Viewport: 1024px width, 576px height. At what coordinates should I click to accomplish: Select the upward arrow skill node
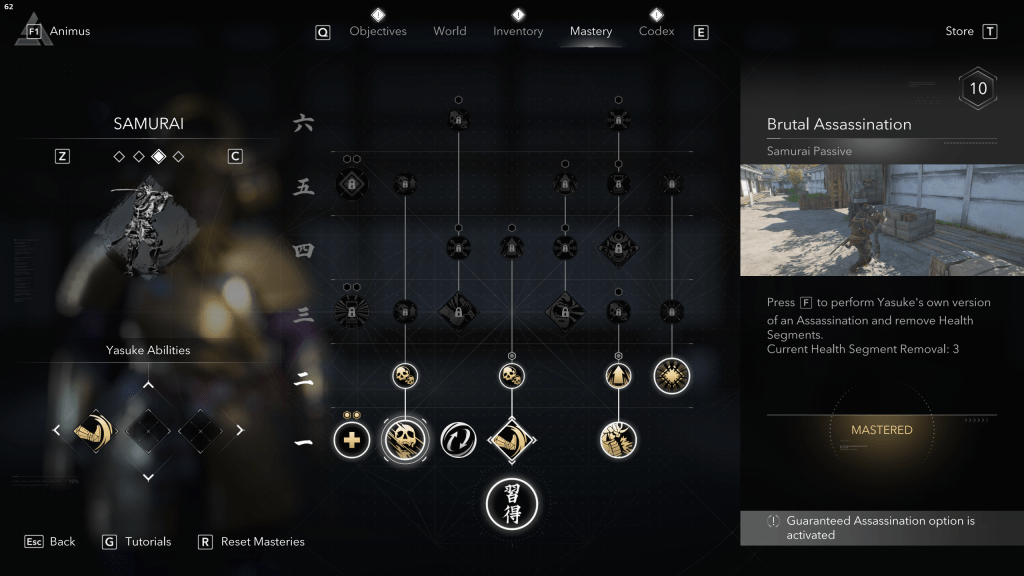pos(619,376)
